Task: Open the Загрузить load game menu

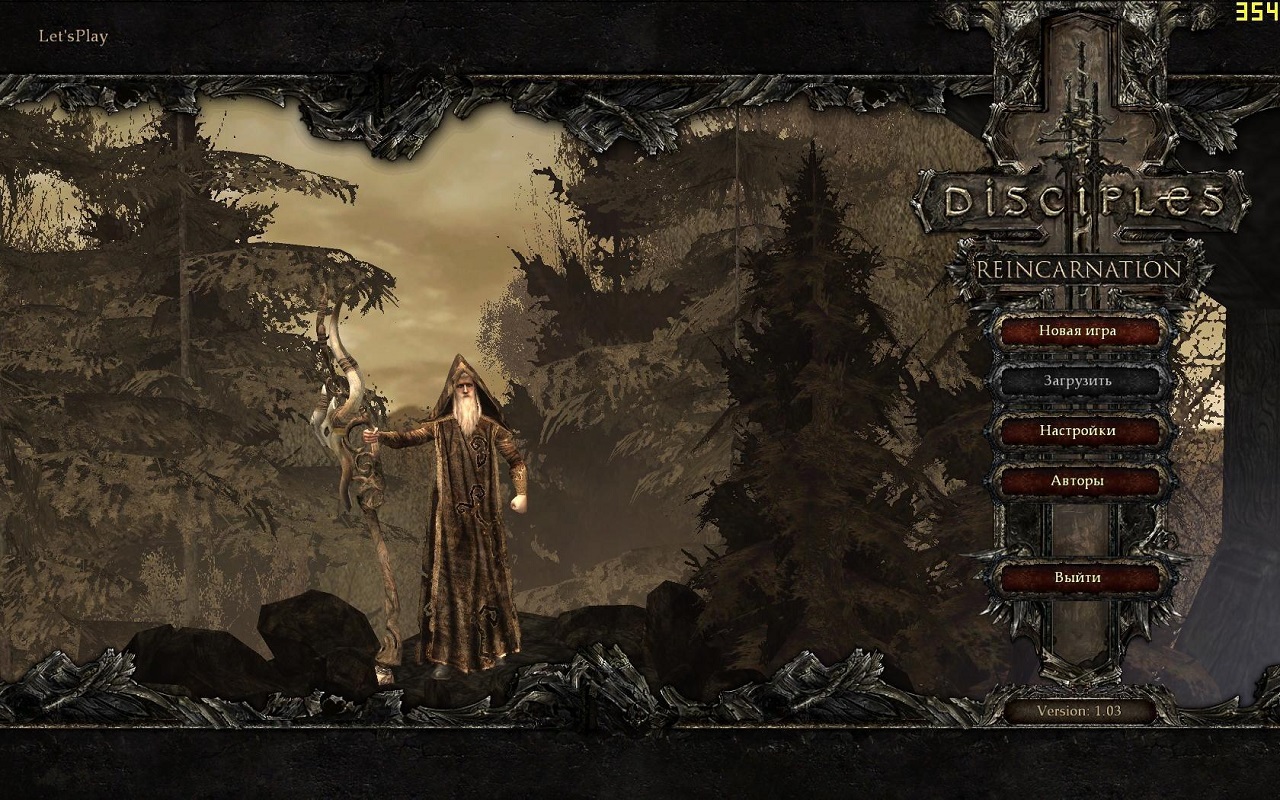Action: 1077,381
